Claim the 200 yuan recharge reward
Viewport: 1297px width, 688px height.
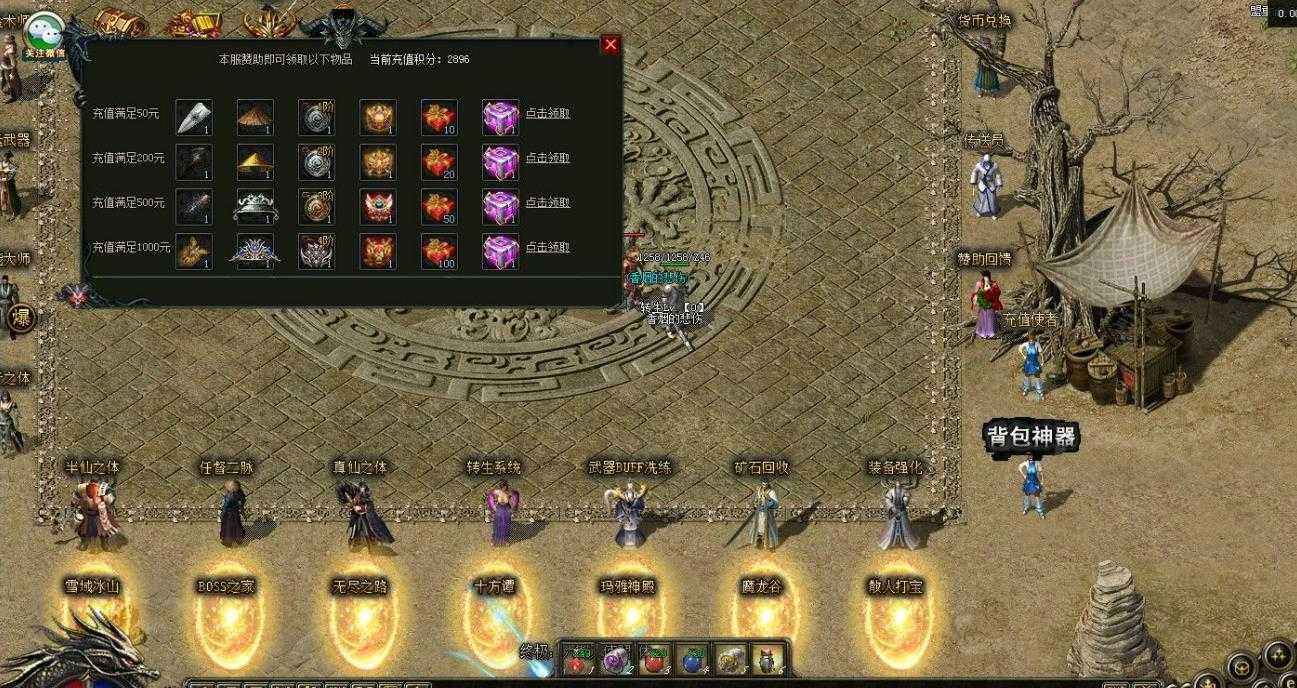(x=548, y=158)
